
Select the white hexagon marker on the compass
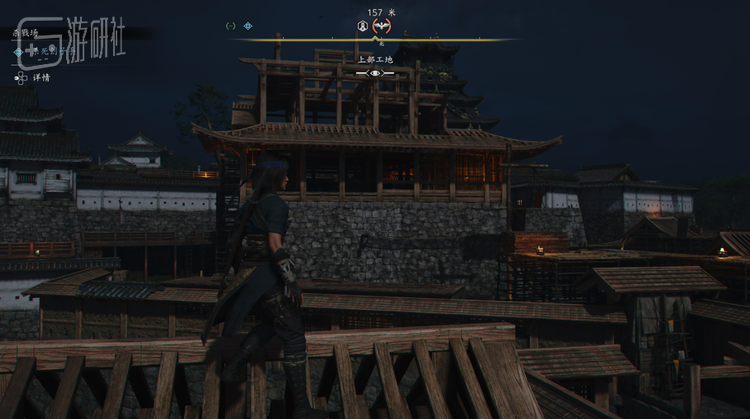[x=362, y=26]
